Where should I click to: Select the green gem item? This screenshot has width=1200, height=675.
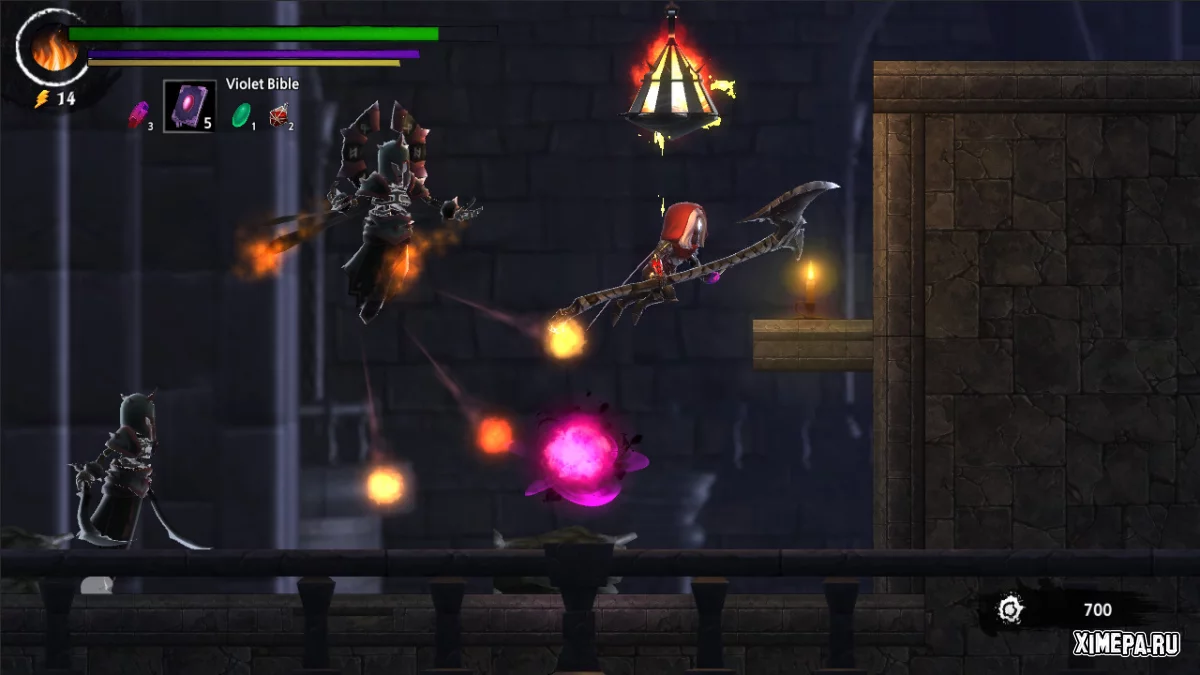(x=241, y=115)
